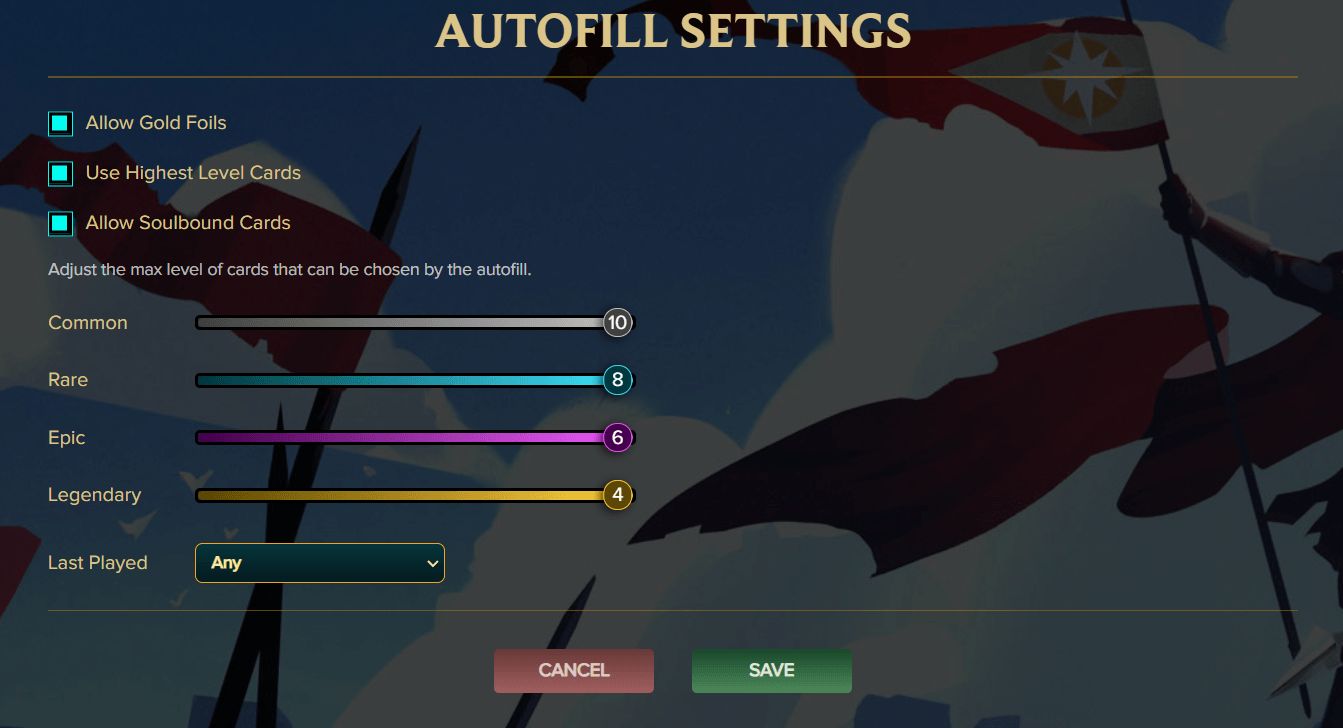Screen dimensions: 1343x728
Task: Uncheck the Allow Gold Foils checkbox
Action: click(x=59, y=123)
